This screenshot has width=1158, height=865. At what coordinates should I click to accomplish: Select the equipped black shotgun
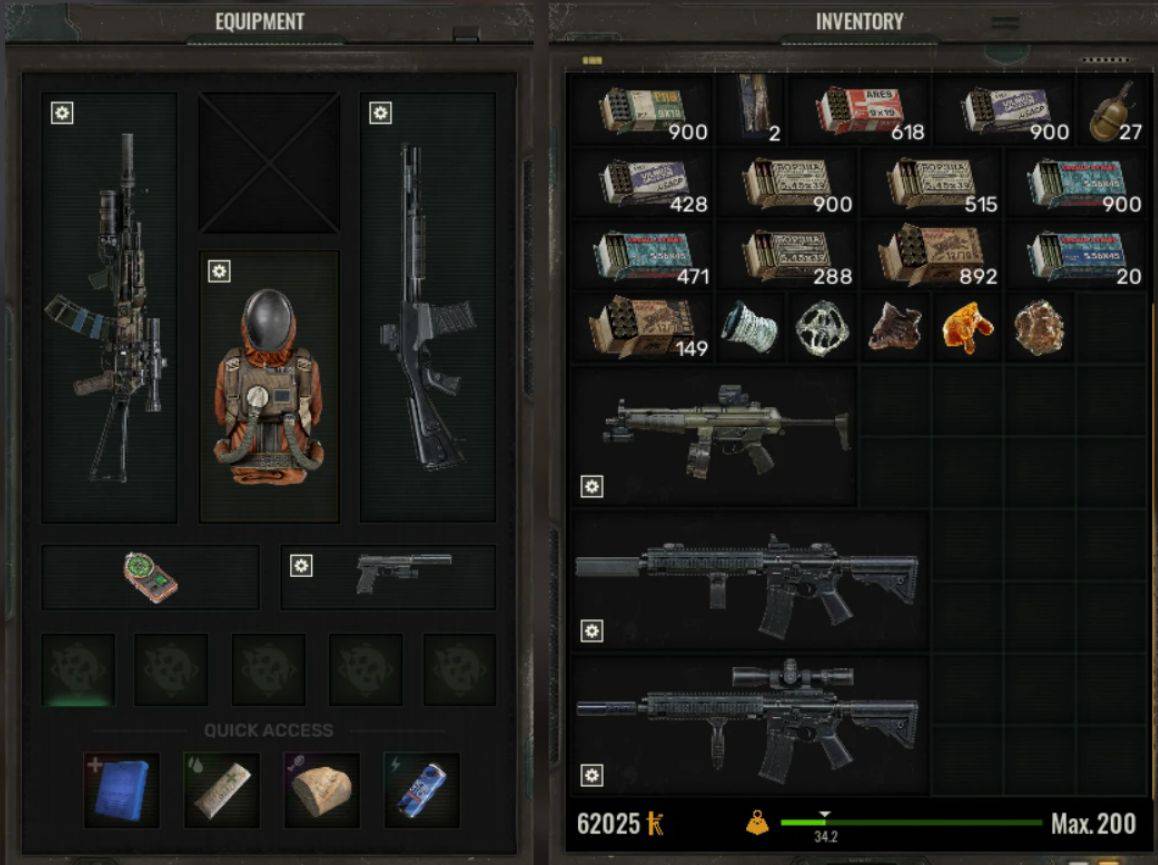tap(428, 310)
